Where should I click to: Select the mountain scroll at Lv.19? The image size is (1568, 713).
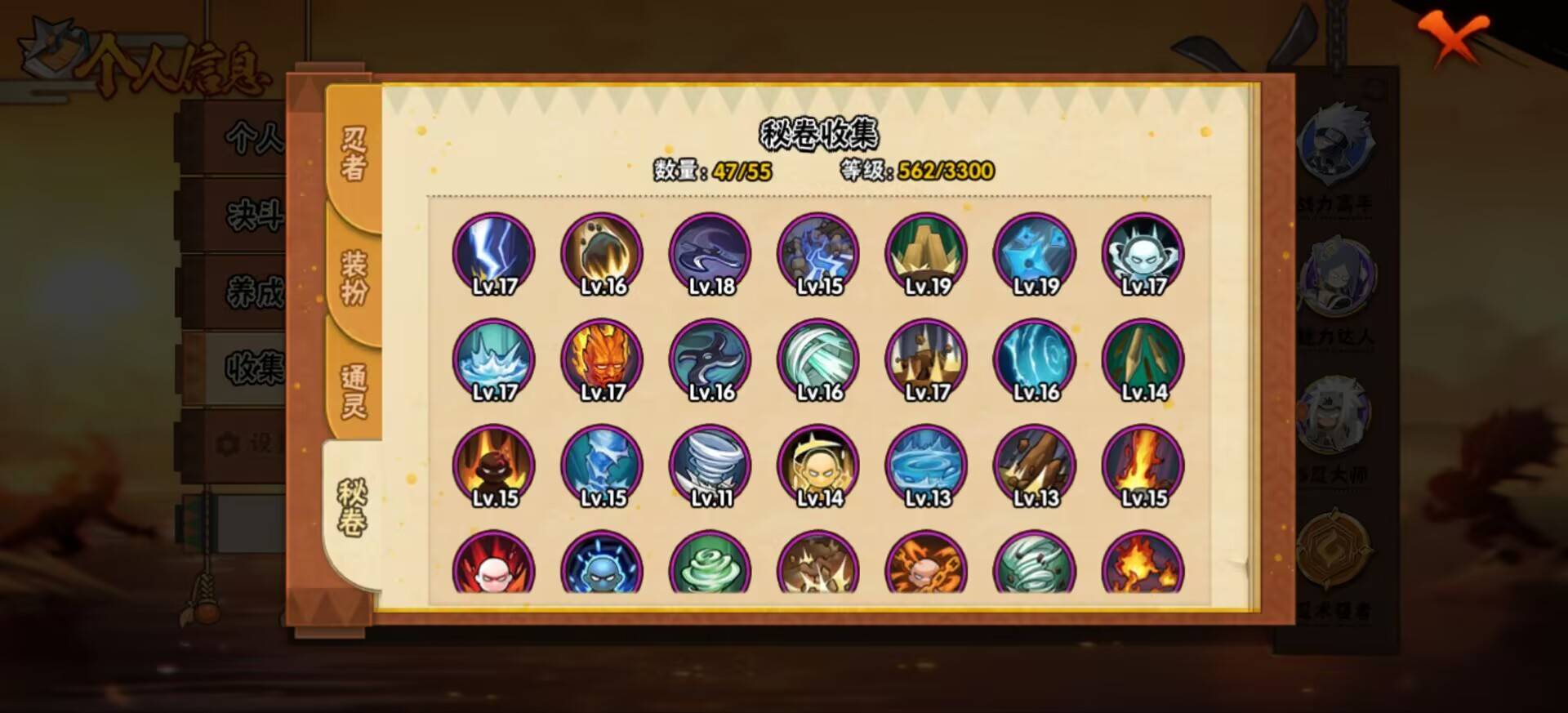coord(925,253)
